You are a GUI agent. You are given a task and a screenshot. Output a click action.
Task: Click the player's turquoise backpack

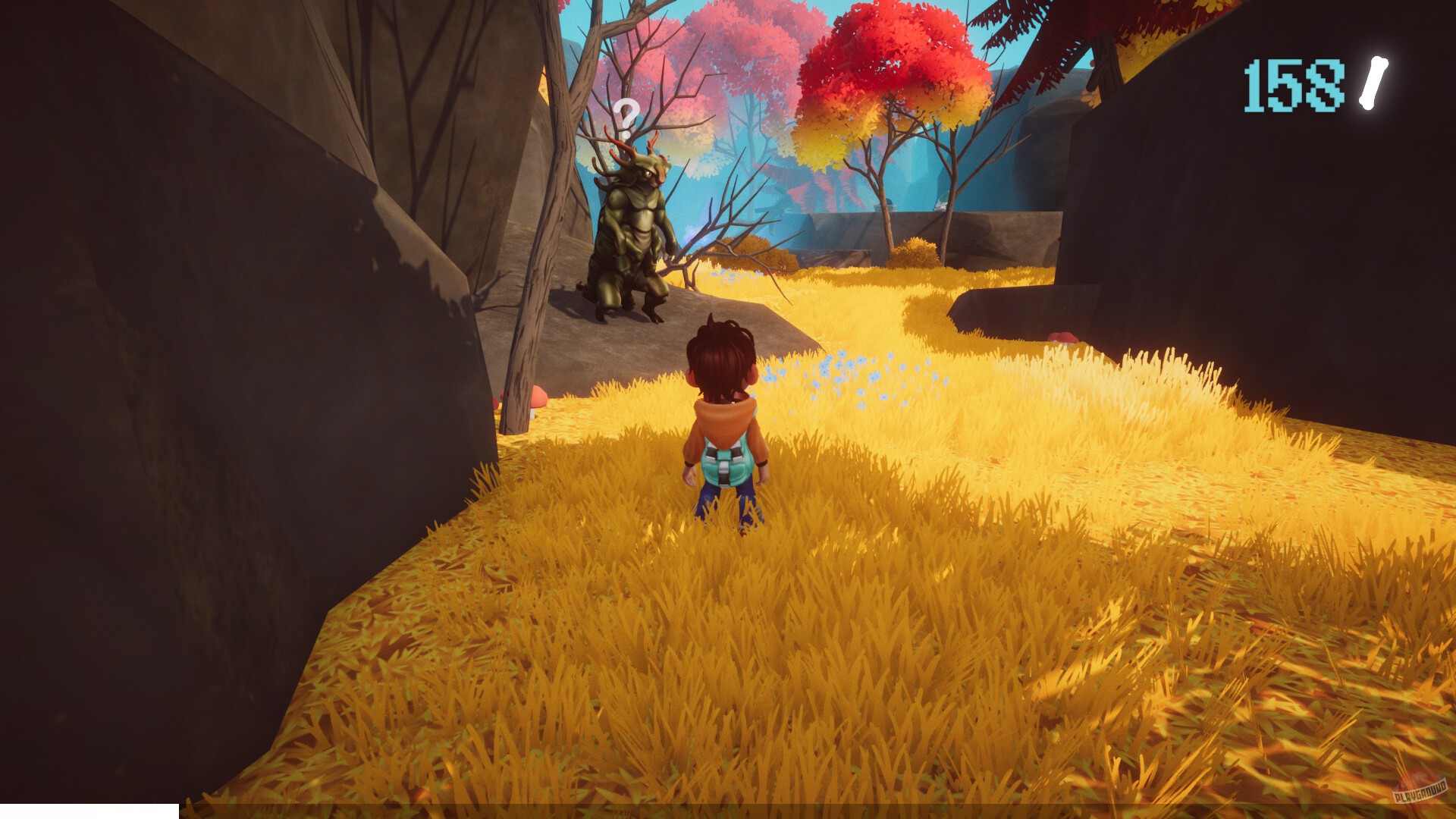[726, 459]
